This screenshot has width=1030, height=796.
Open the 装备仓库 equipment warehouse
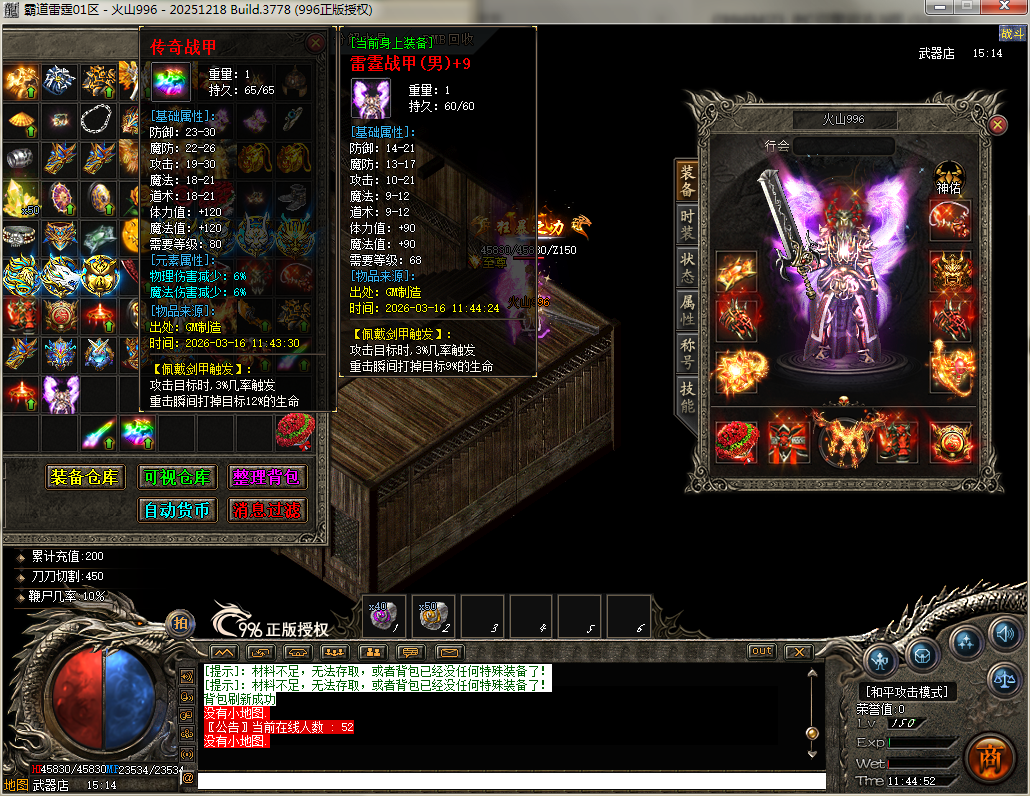pos(88,477)
